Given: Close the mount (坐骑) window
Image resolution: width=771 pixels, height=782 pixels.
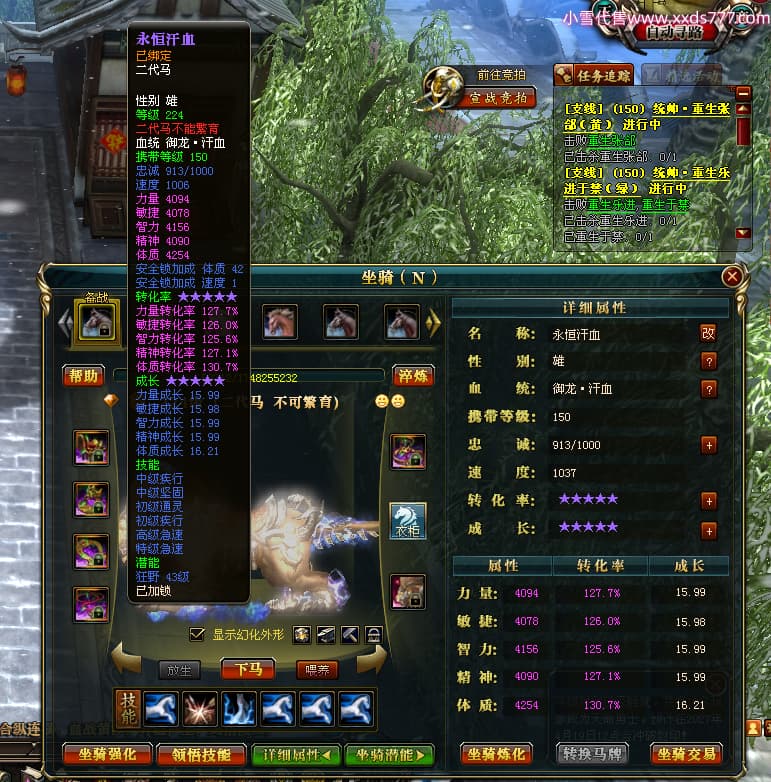Looking at the screenshot, I should (733, 277).
